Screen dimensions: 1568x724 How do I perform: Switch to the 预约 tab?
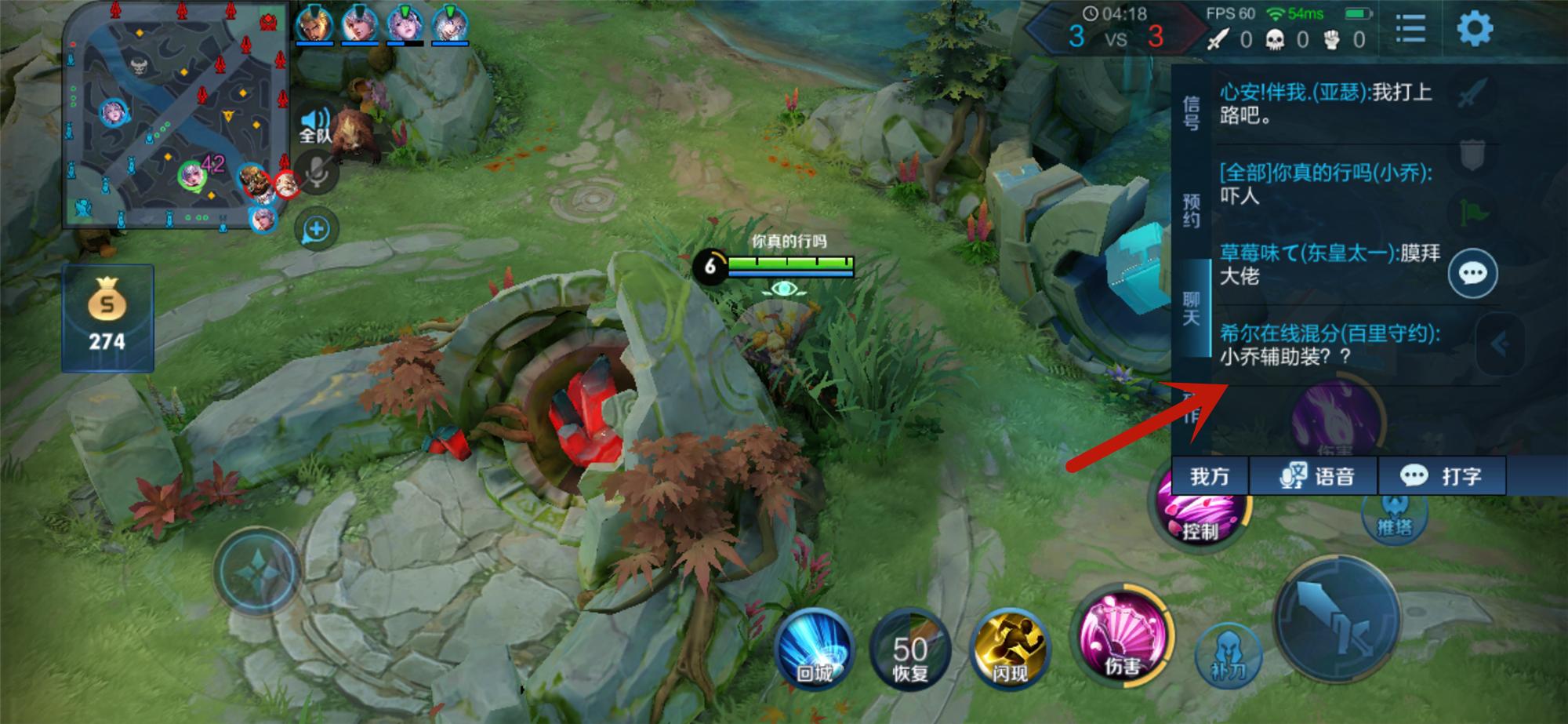[1191, 210]
